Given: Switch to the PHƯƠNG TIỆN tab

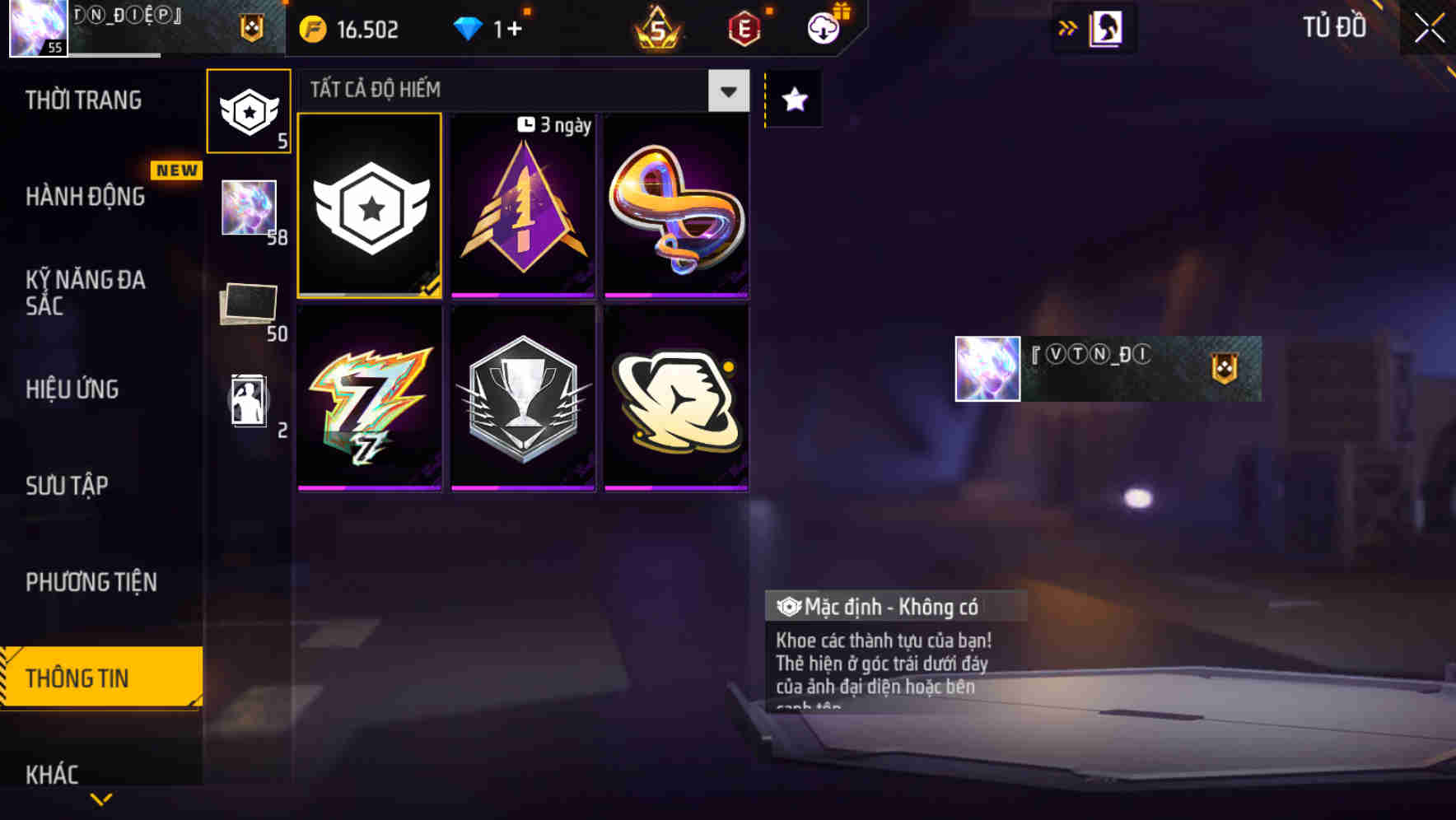Looking at the screenshot, I should [x=91, y=582].
